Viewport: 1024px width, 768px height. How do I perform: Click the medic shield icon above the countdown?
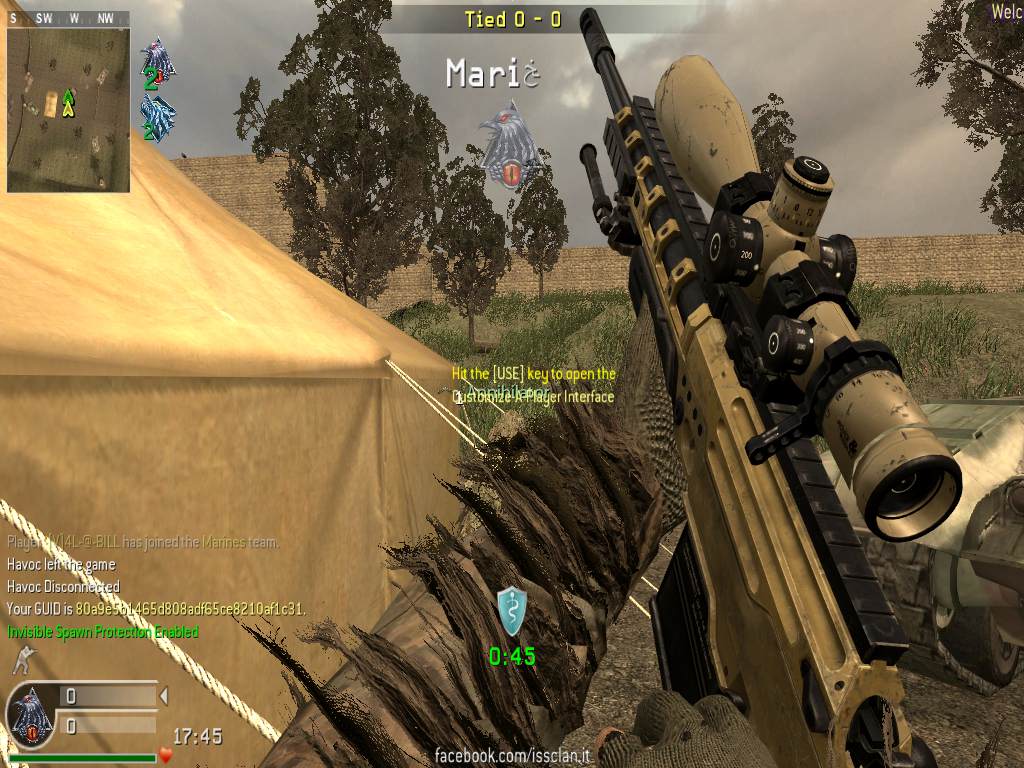click(x=512, y=611)
